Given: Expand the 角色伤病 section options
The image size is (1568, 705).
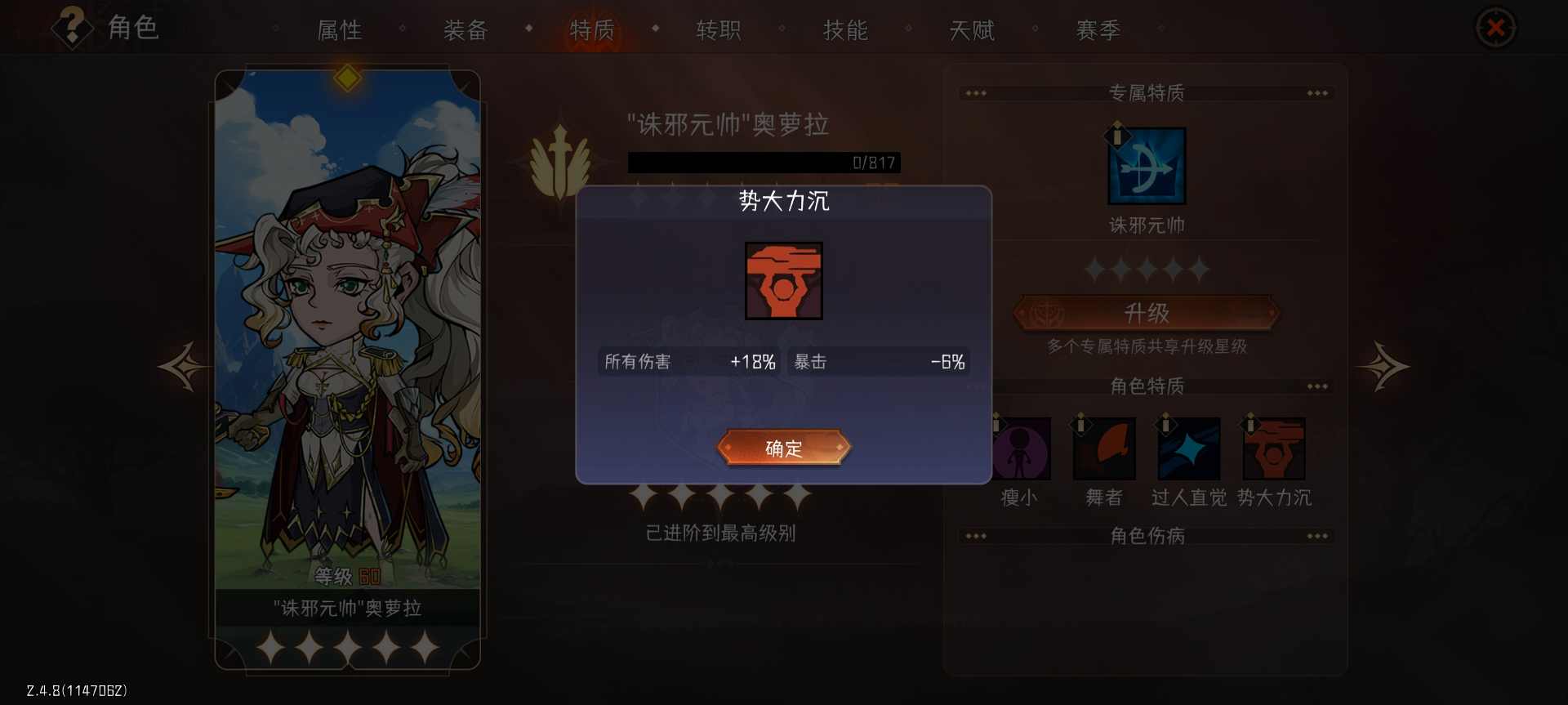Looking at the screenshot, I should pos(1319,536).
